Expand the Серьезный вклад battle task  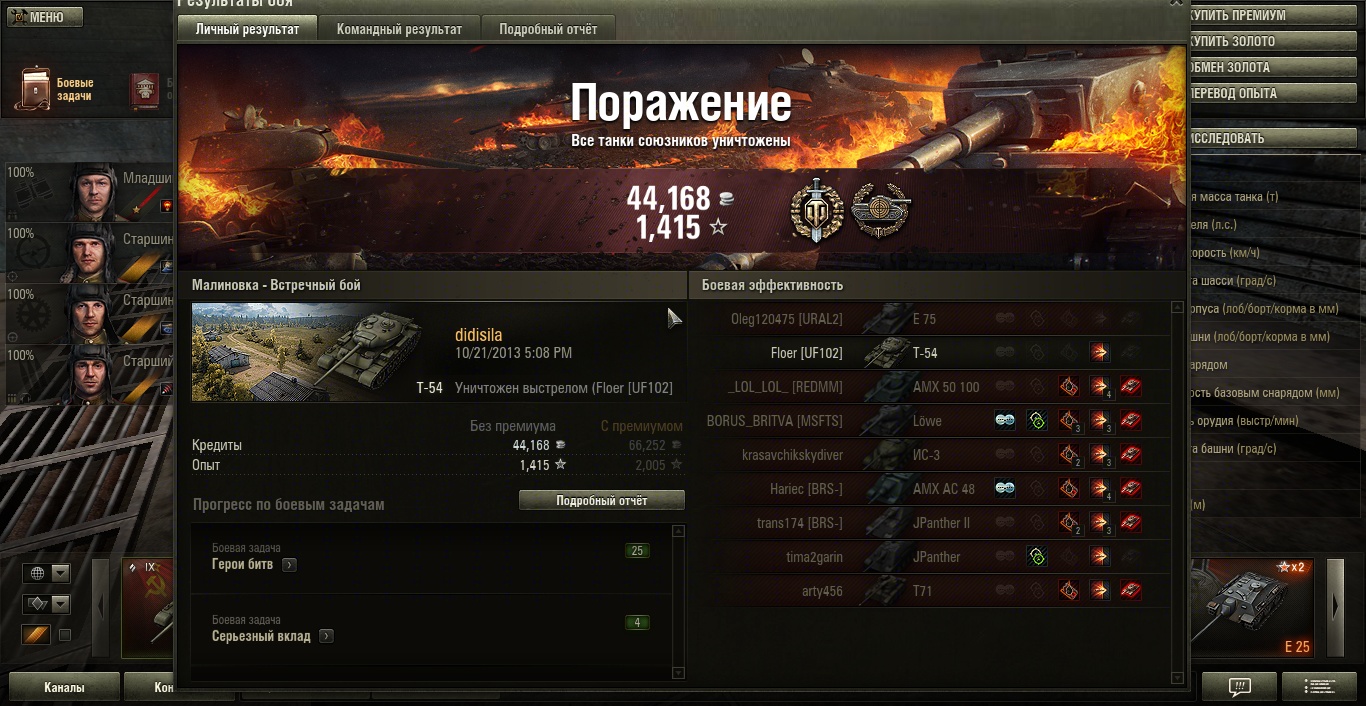[326, 636]
